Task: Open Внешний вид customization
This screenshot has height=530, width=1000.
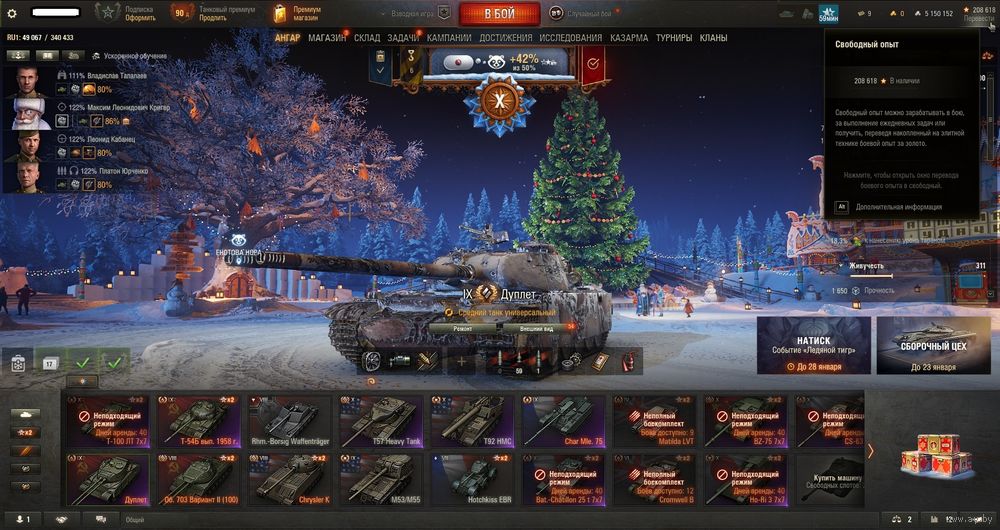Action: point(536,328)
